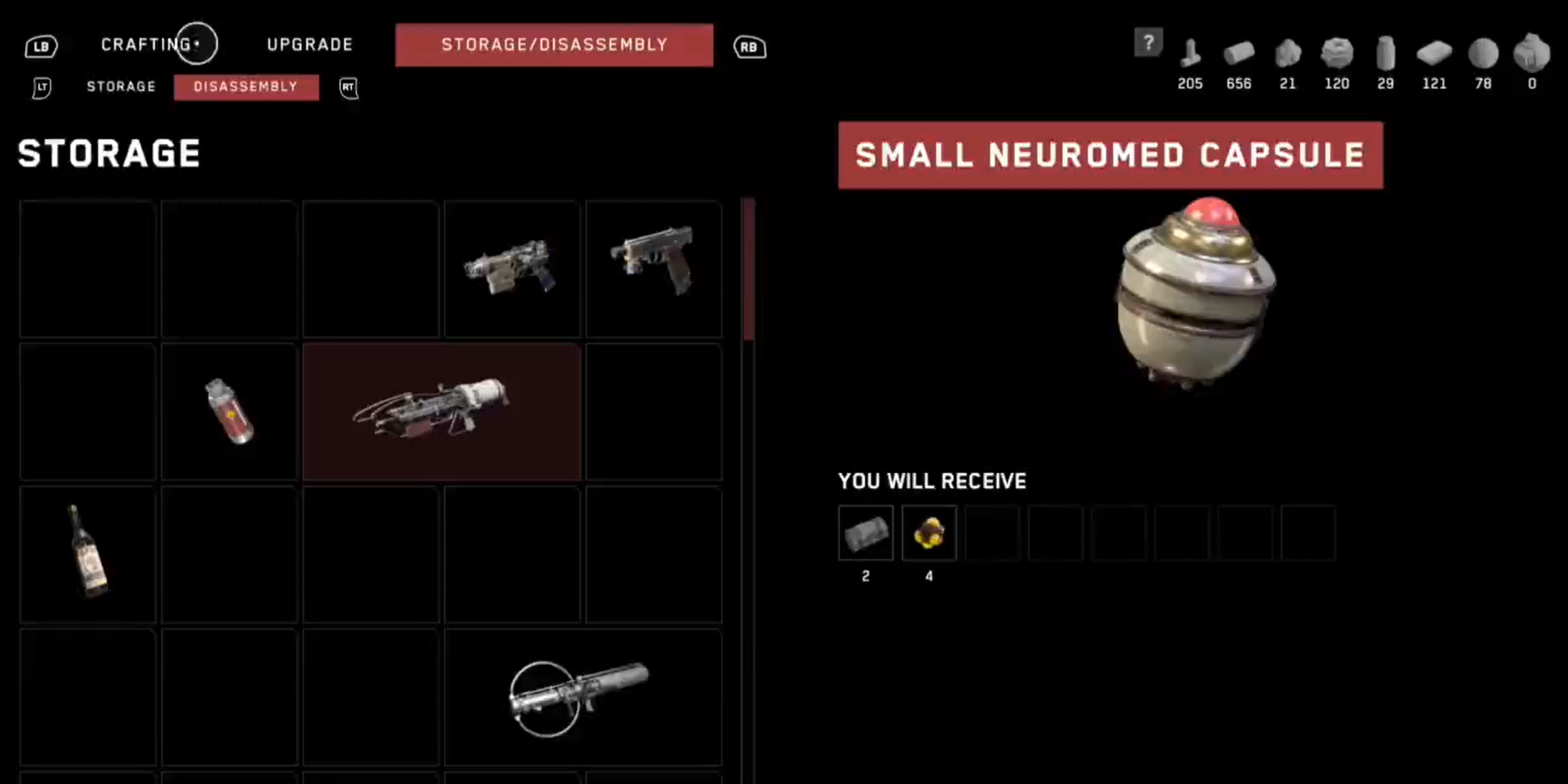Select the red canister item slot

(x=229, y=412)
